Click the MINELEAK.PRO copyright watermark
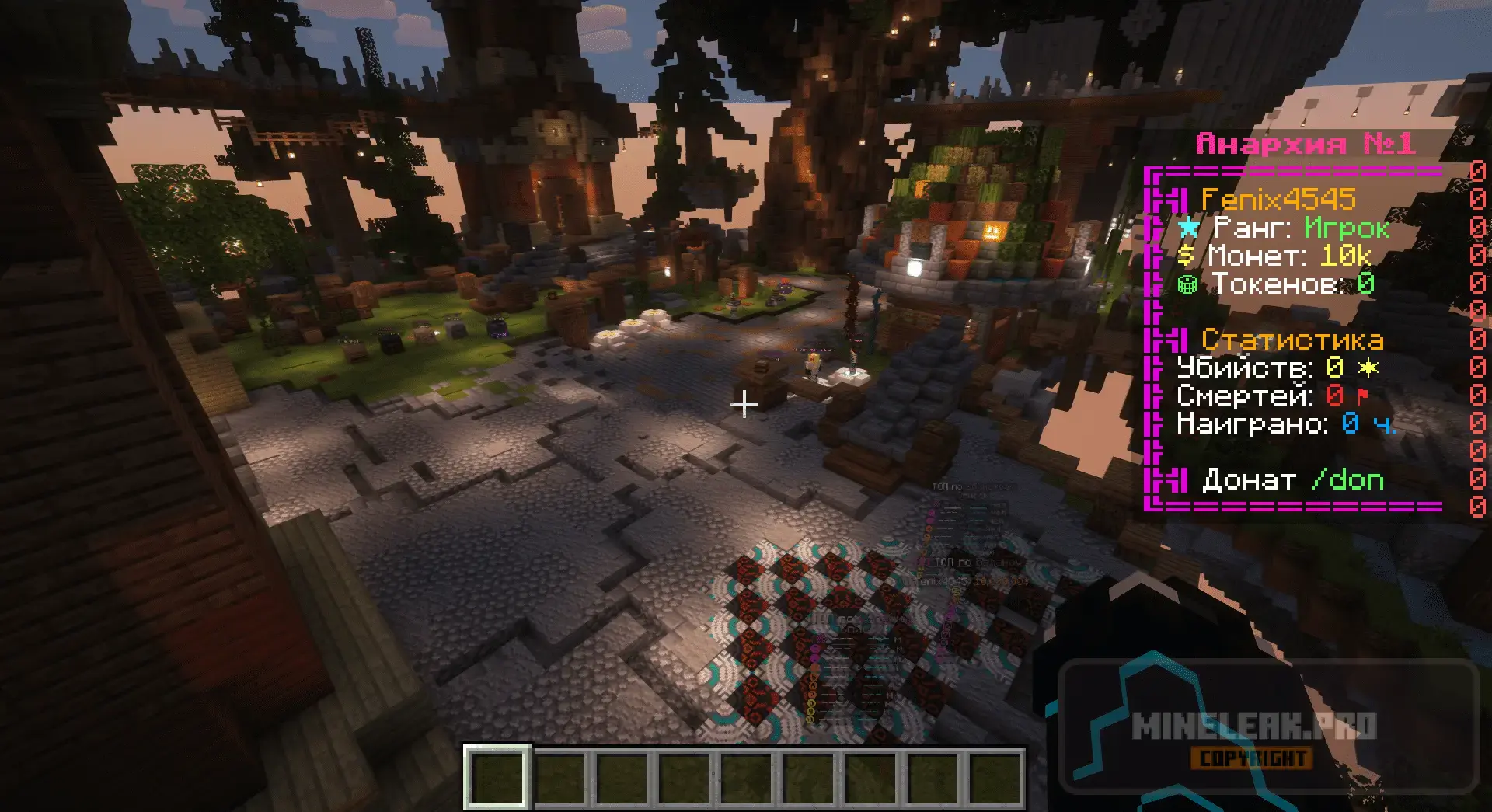The image size is (1492, 812). pos(1253,736)
